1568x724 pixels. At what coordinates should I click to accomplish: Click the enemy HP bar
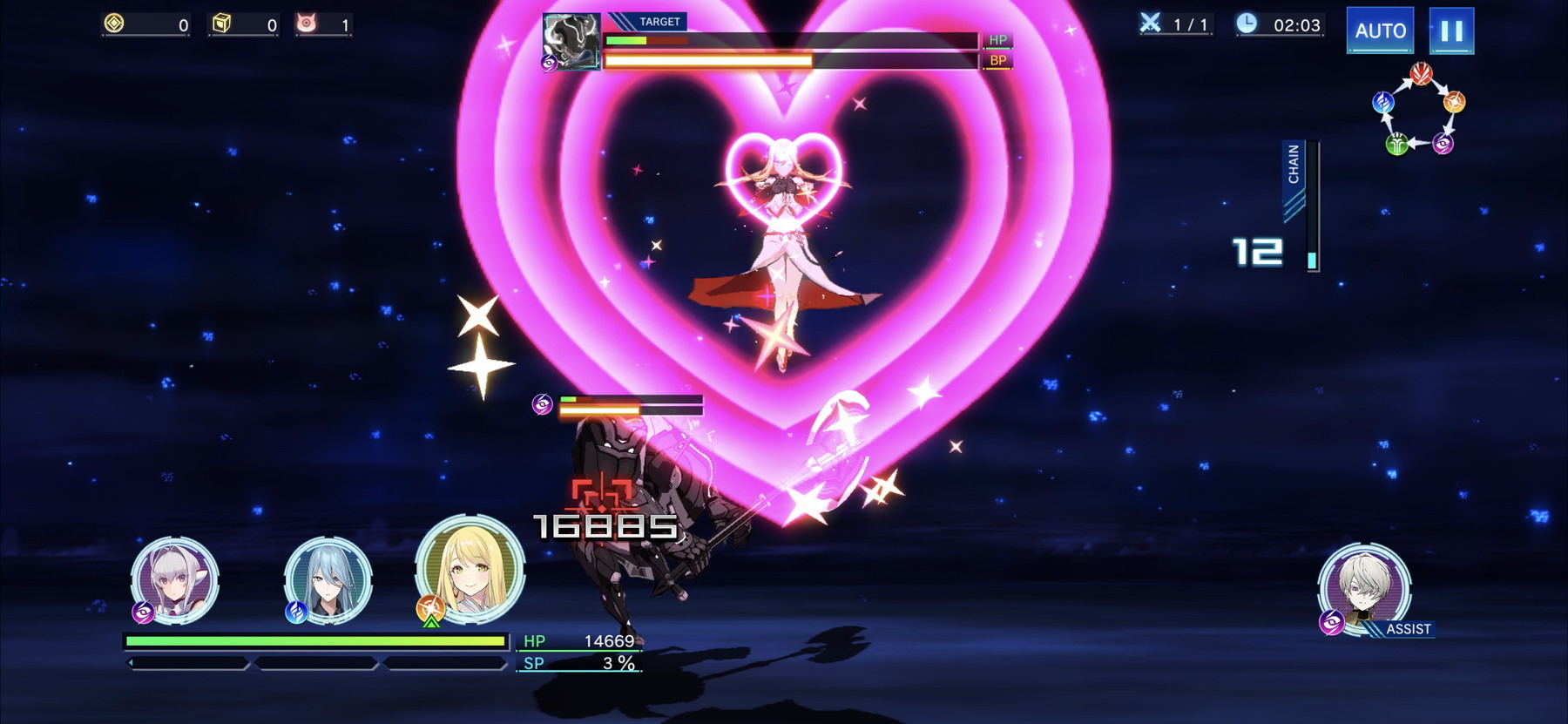point(793,39)
